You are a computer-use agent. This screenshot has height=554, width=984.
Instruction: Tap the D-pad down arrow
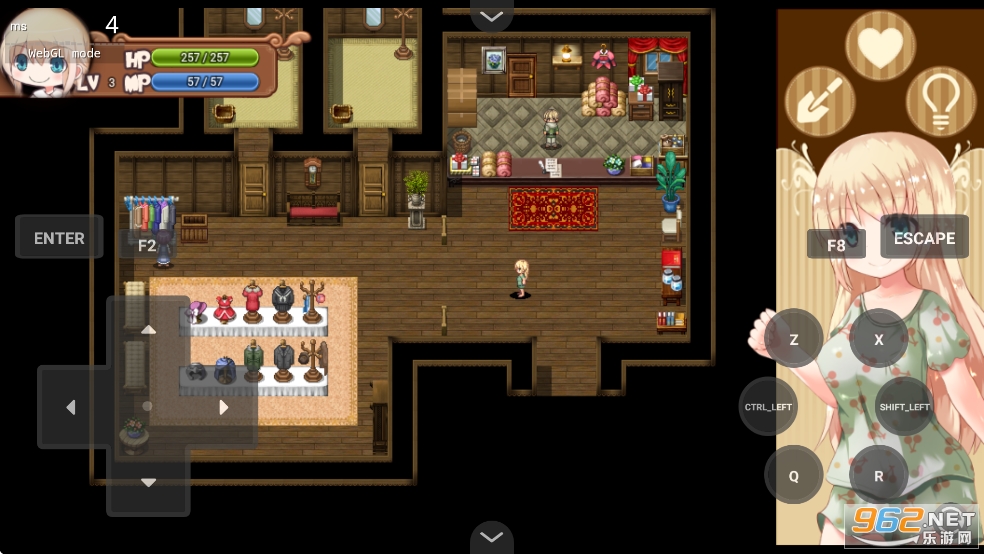click(148, 483)
